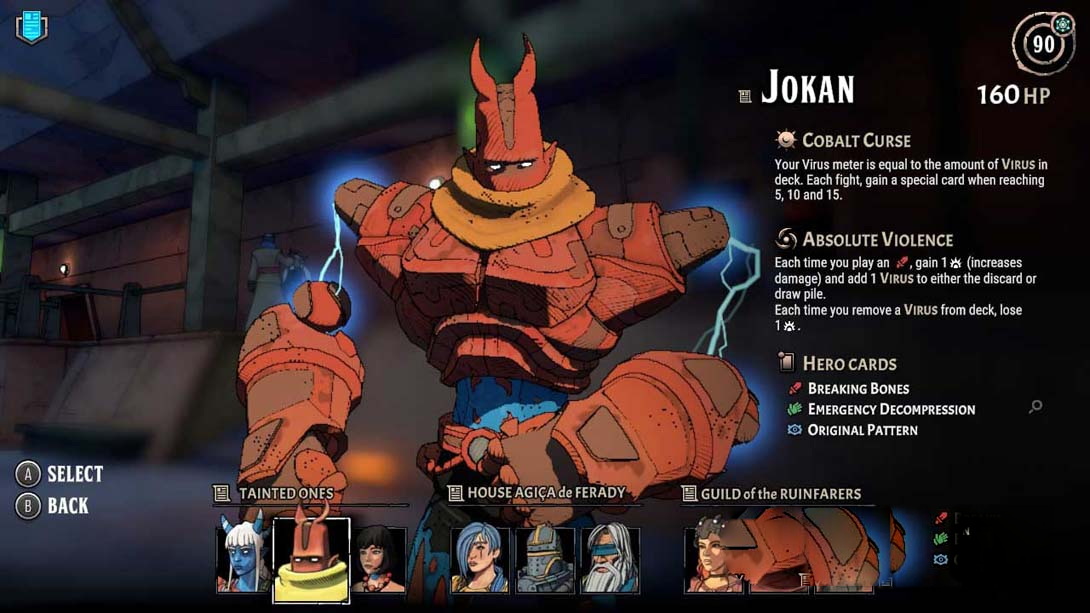
Task: Open the blue shield badge icon
Action: [32, 27]
